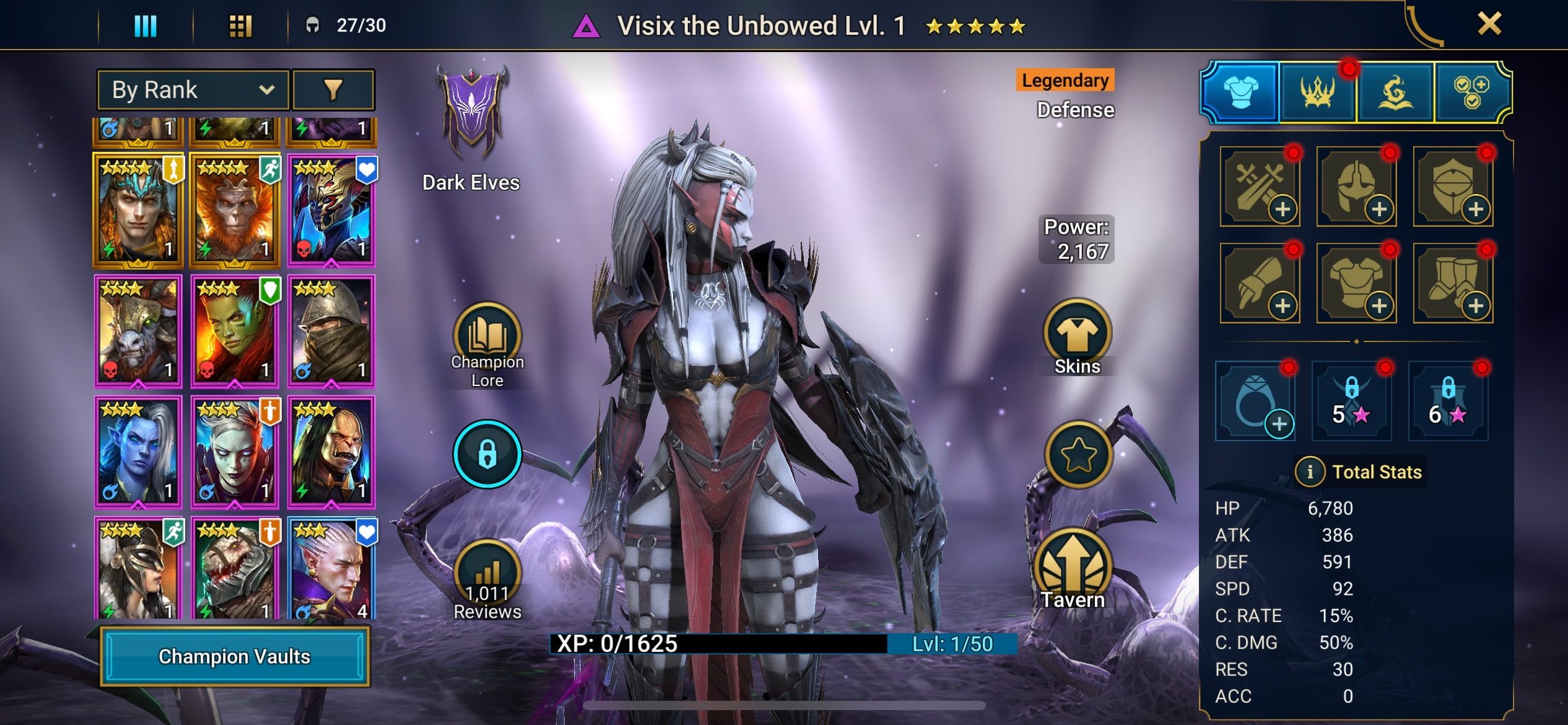The image size is (1568, 725).
Task: Show Total Stats info details
Action: pyautogui.click(x=1309, y=472)
